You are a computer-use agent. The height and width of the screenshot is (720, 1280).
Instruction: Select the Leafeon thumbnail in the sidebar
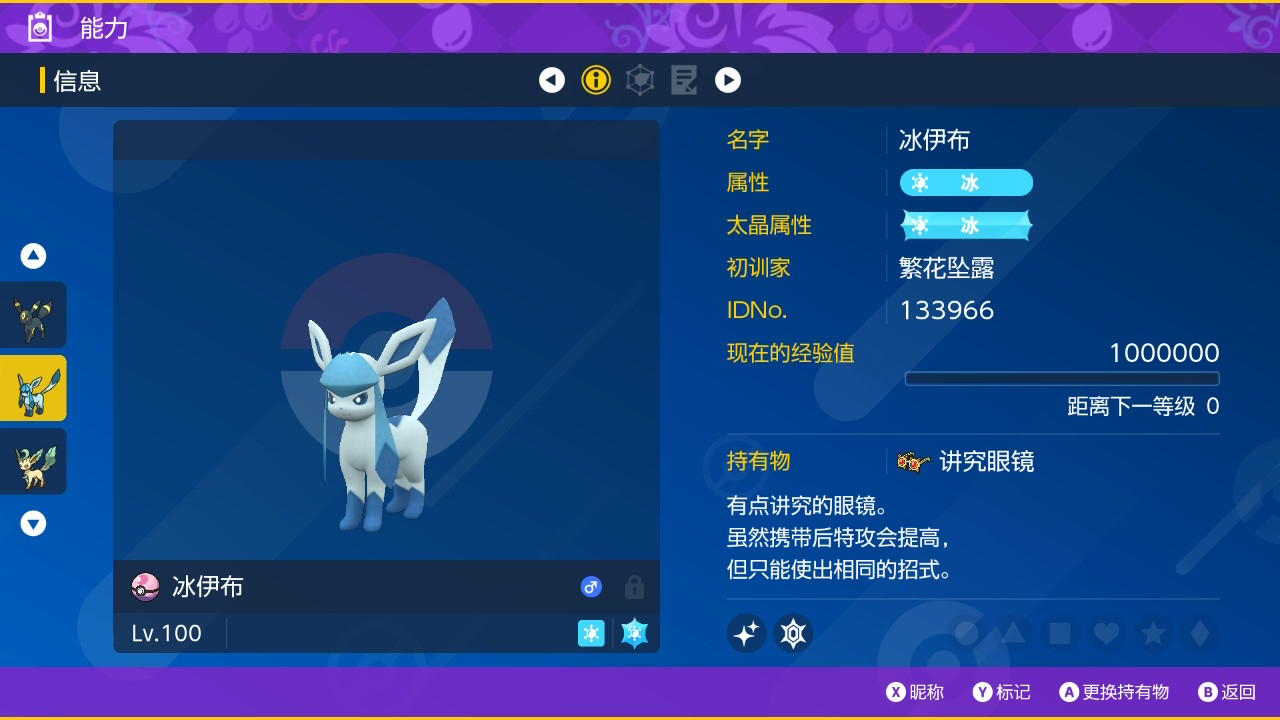[x=33, y=461]
